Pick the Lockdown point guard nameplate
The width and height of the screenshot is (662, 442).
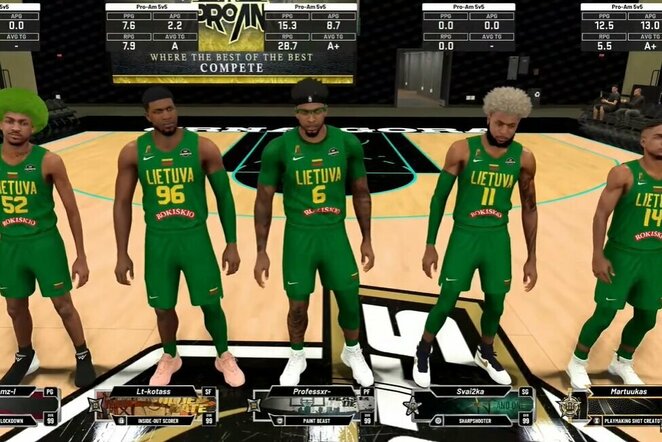click(28, 406)
